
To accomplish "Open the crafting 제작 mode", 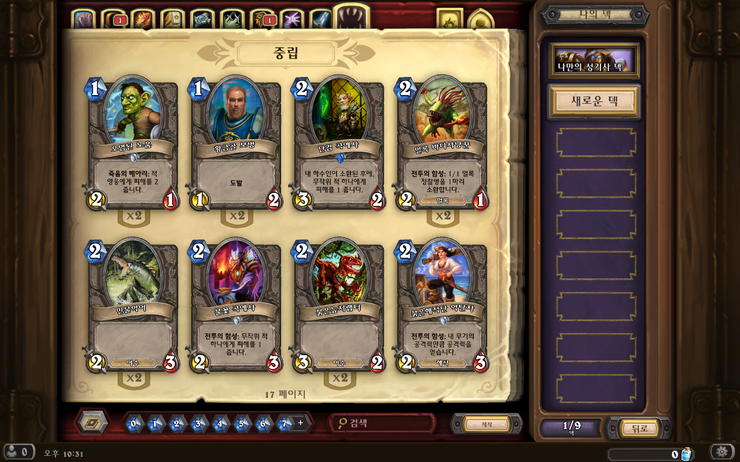I will tap(486, 424).
